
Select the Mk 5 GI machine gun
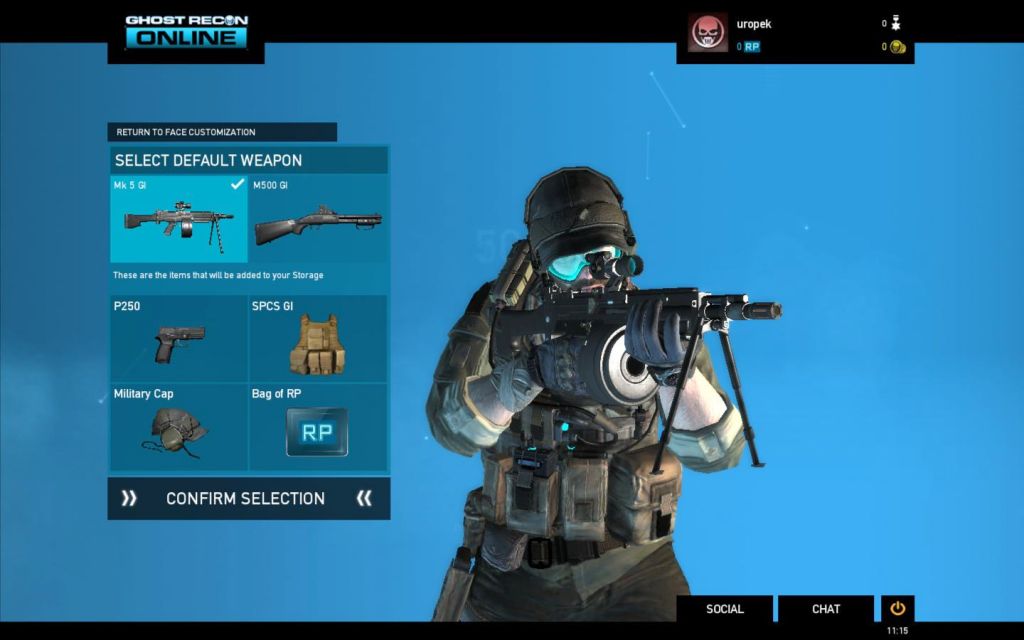(x=179, y=219)
